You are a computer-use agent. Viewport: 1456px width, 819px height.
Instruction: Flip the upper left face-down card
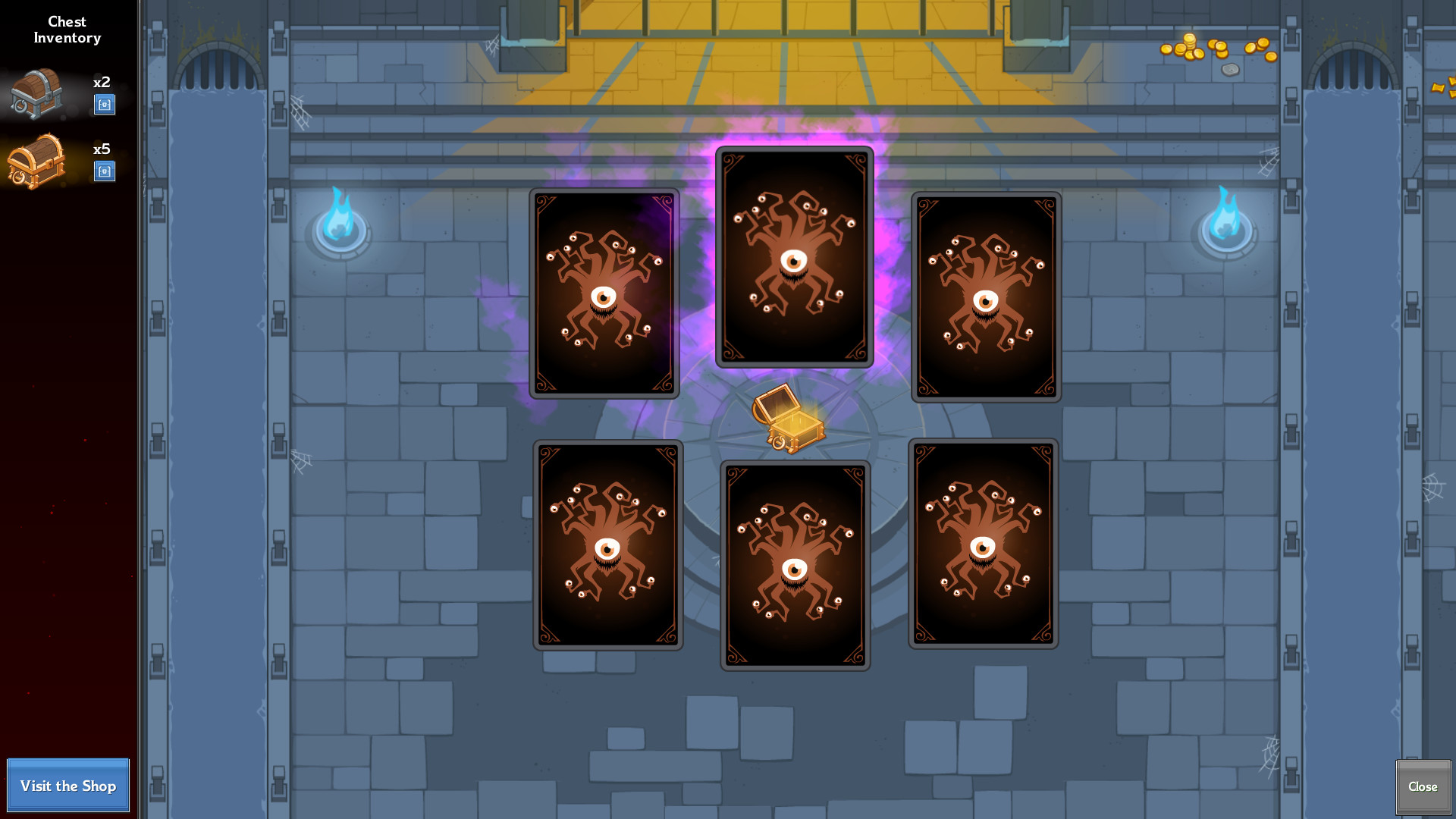click(x=604, y=293)
